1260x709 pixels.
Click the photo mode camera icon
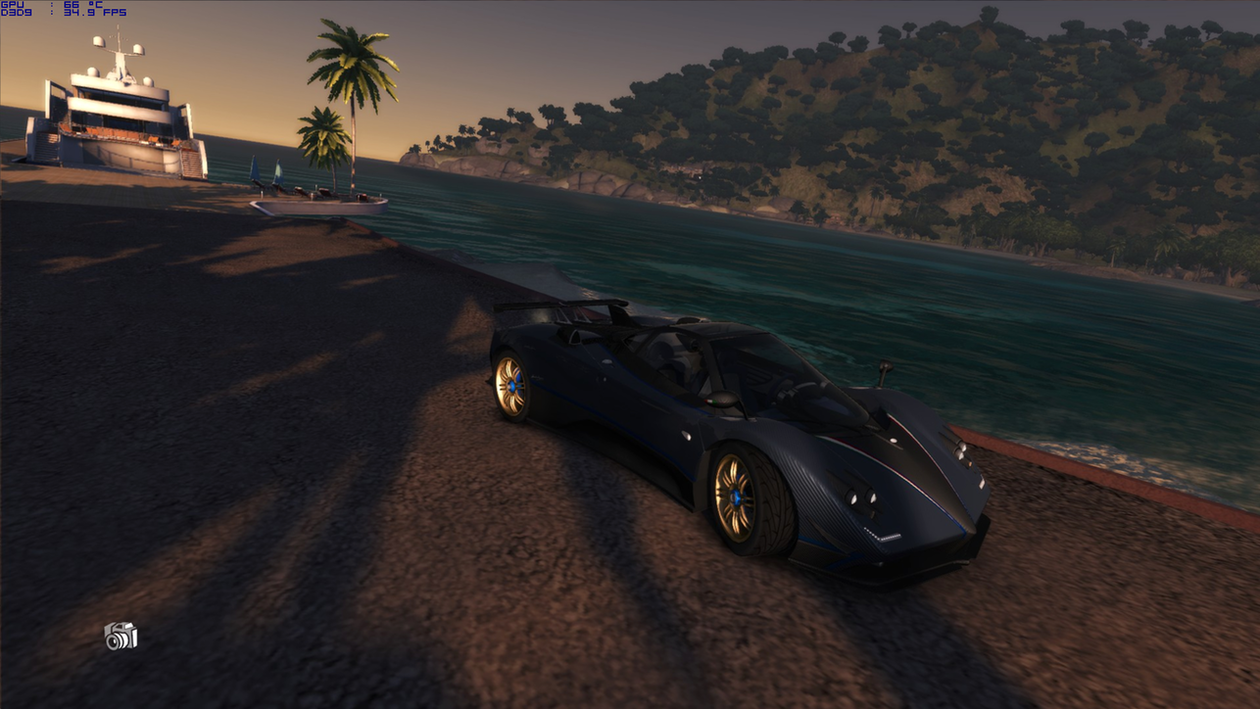(x=121, y=636)
